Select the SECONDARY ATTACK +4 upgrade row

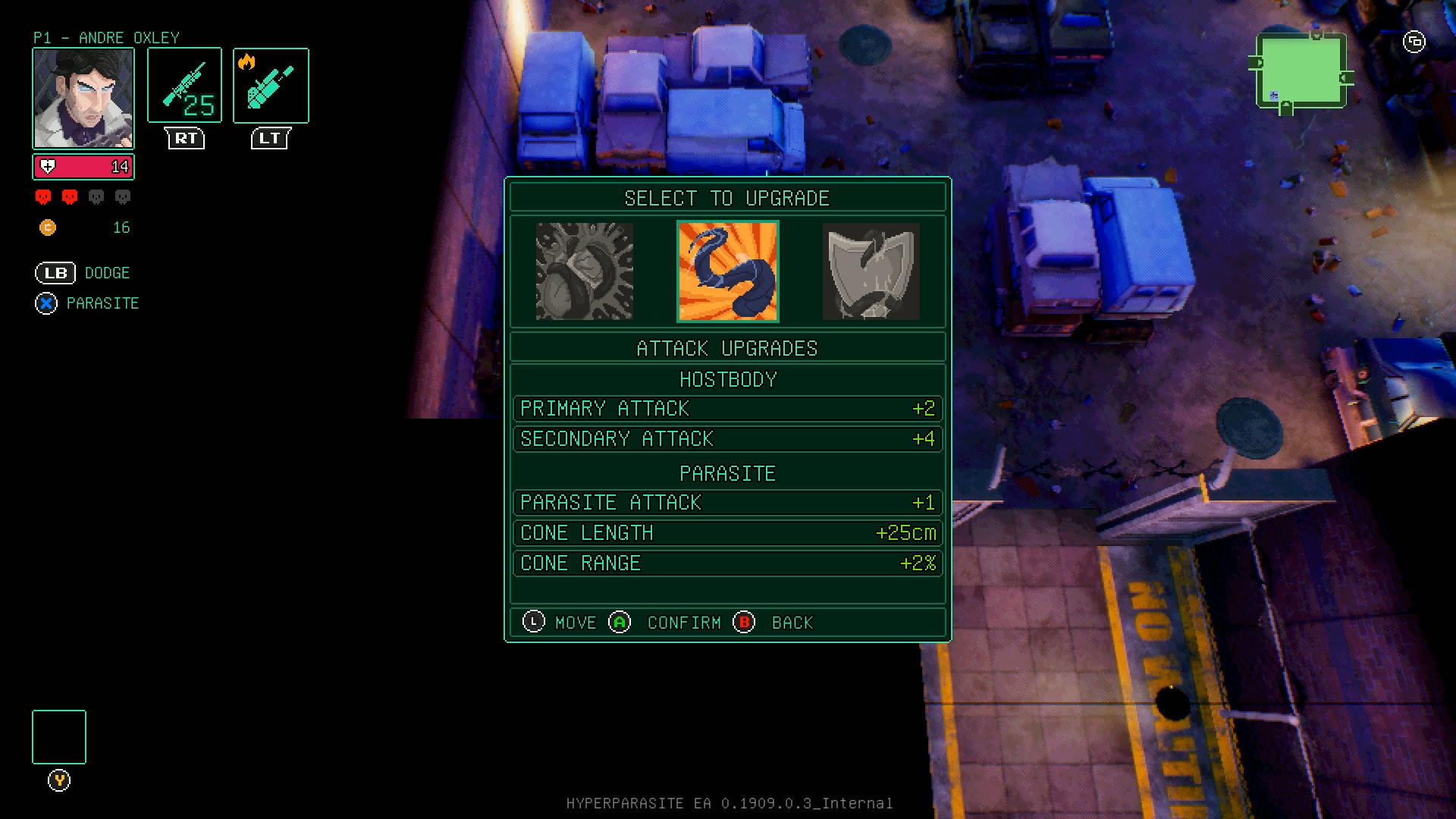pyautogui.click(x=726, y=439)
